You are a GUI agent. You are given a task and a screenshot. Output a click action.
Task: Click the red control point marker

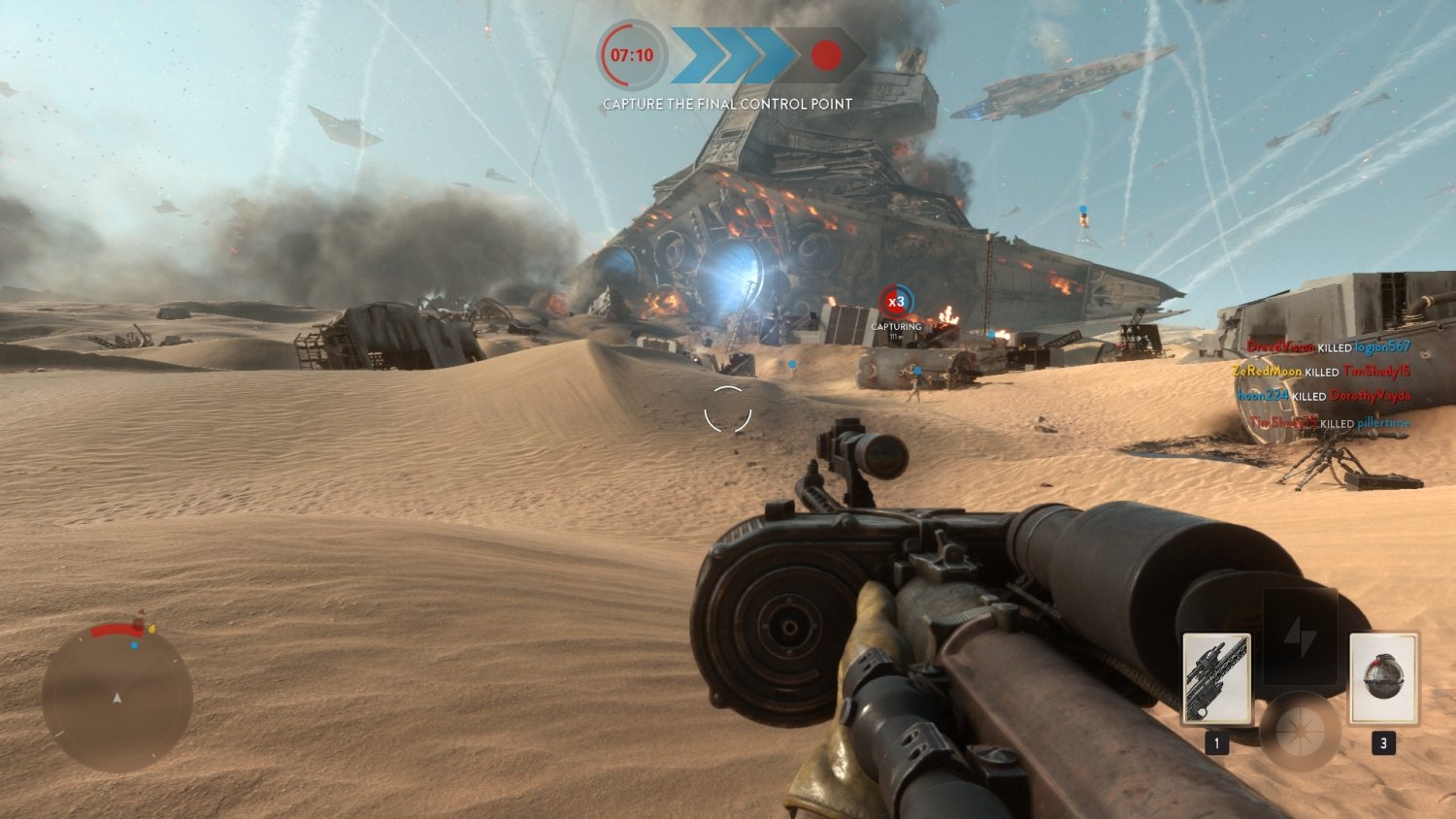tap(824, 56)
